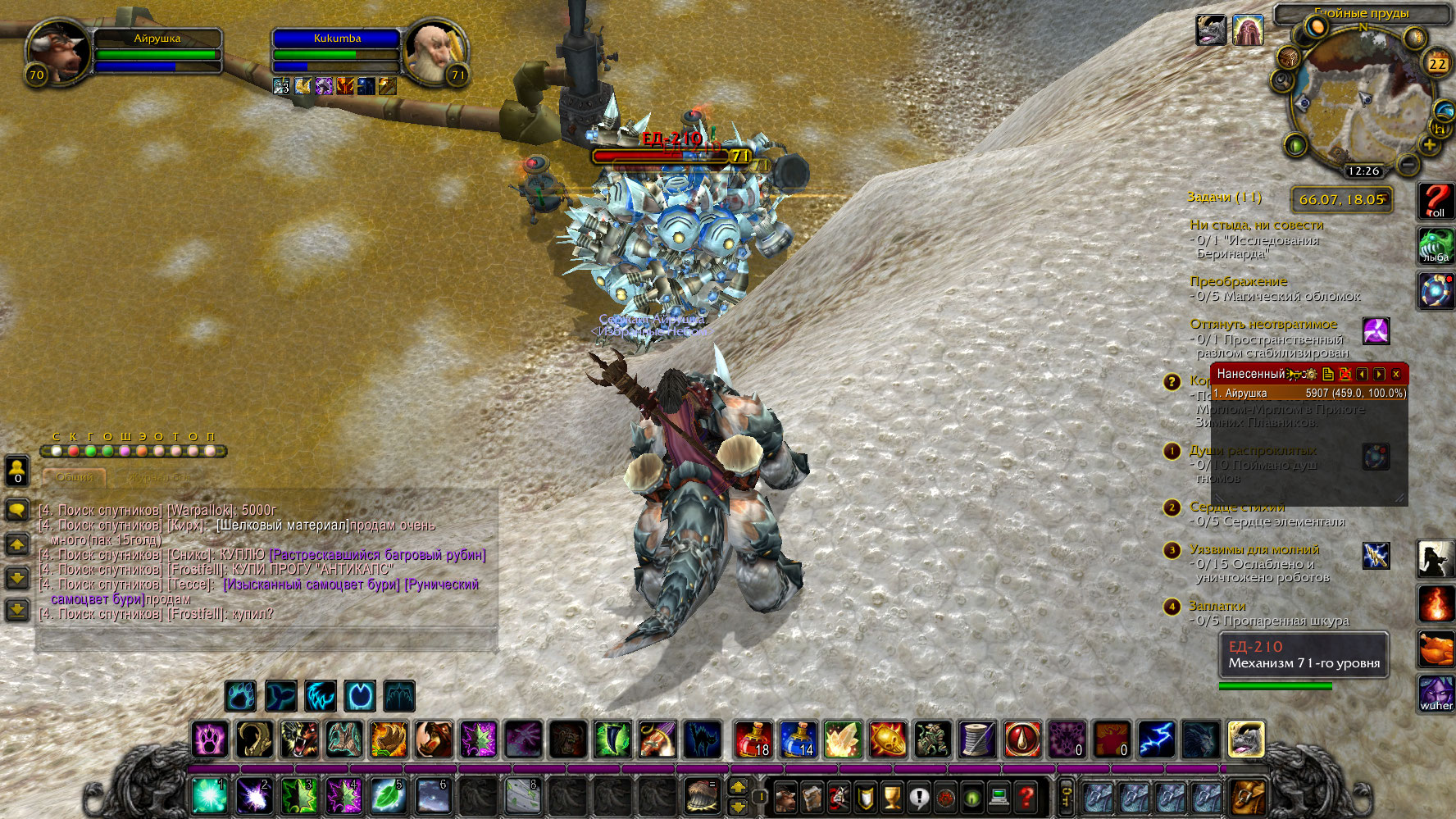Viewport: 1456px width, 819px height.
Task: Open the quest log exclamation bubble icon
Action: pos(918,796)
